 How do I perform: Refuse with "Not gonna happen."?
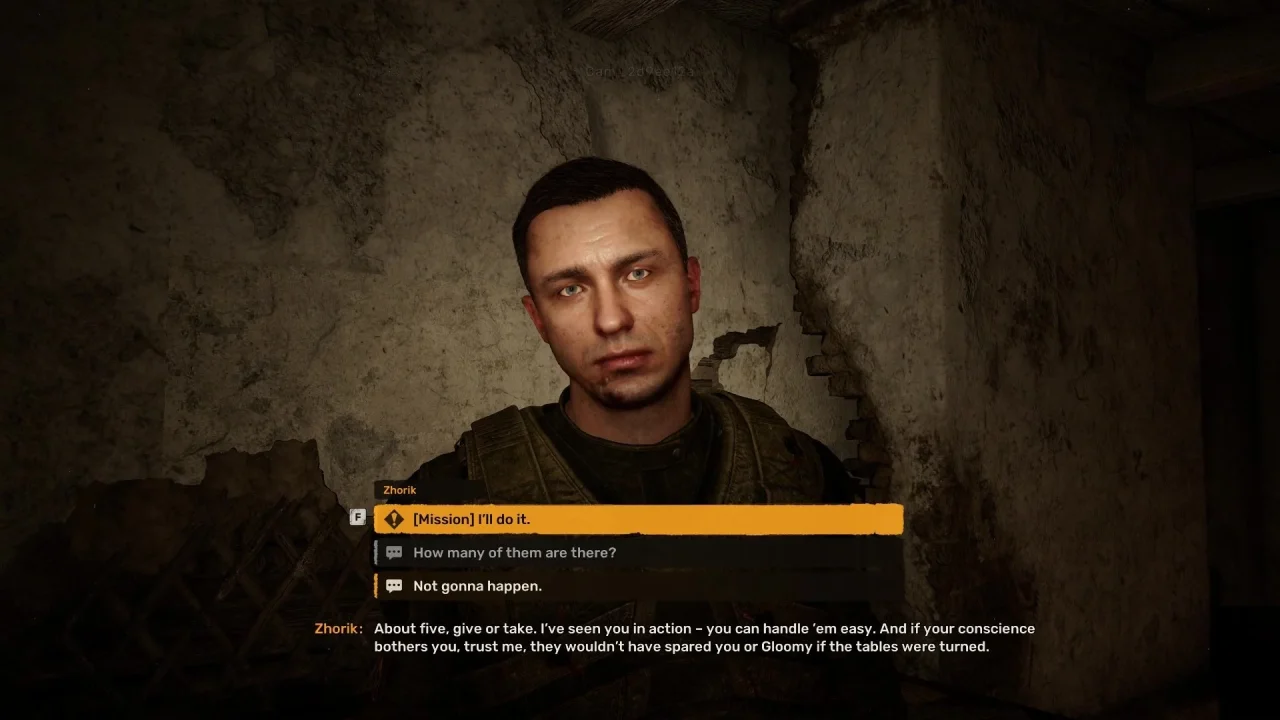tap(638, 586)
